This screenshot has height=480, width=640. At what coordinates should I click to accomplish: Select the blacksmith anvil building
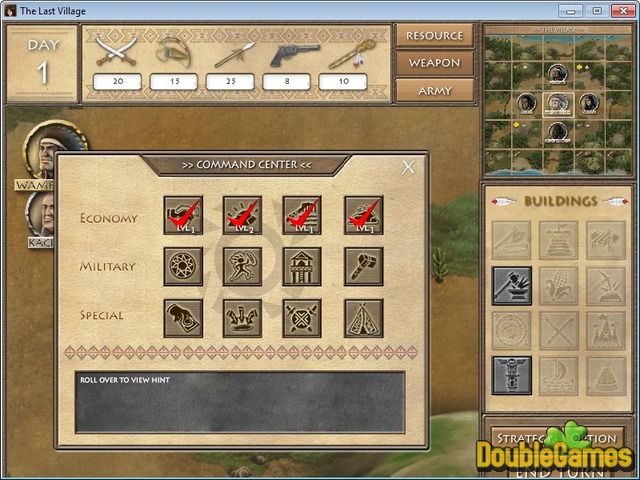511,285
